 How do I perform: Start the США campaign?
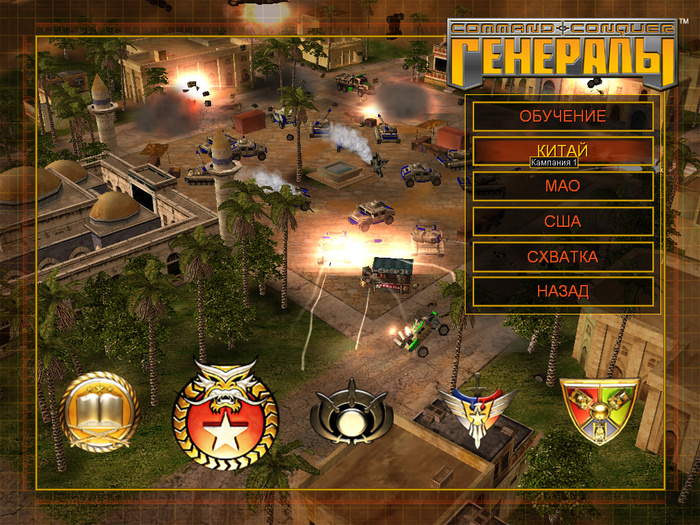click(562, 221)
